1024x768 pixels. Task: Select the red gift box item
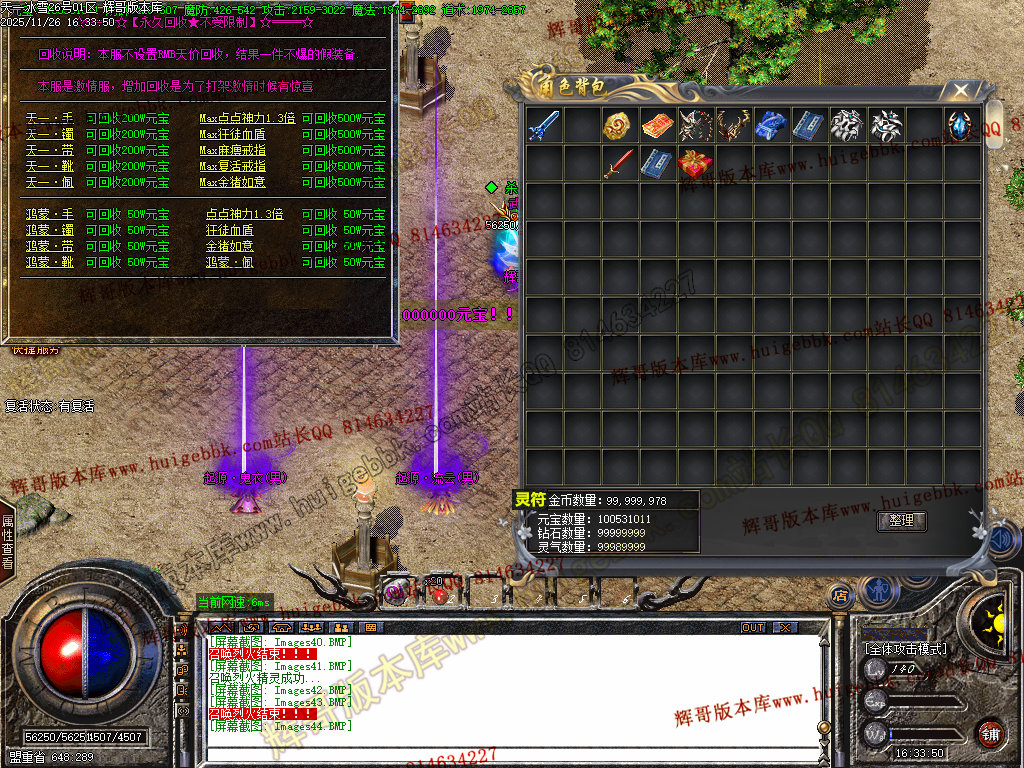tap(695, 163)
